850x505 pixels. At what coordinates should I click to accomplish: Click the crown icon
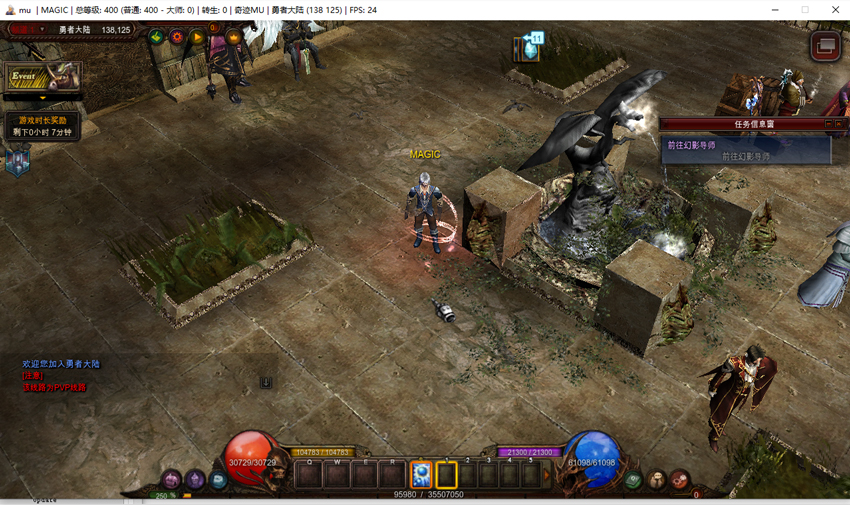pos(234,37)
